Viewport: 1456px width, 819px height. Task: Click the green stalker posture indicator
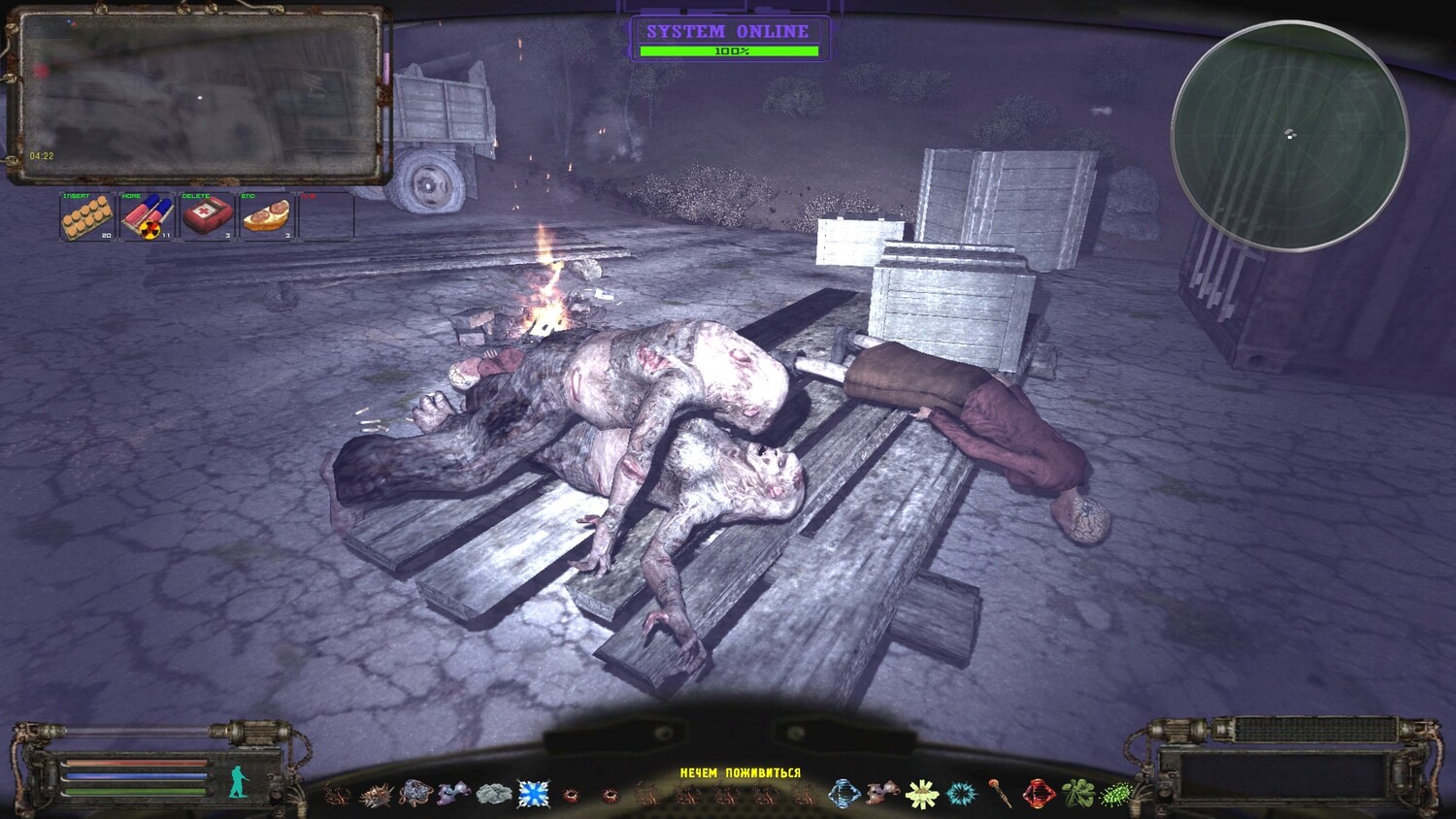pyautogui.click(x=238, y=779)
